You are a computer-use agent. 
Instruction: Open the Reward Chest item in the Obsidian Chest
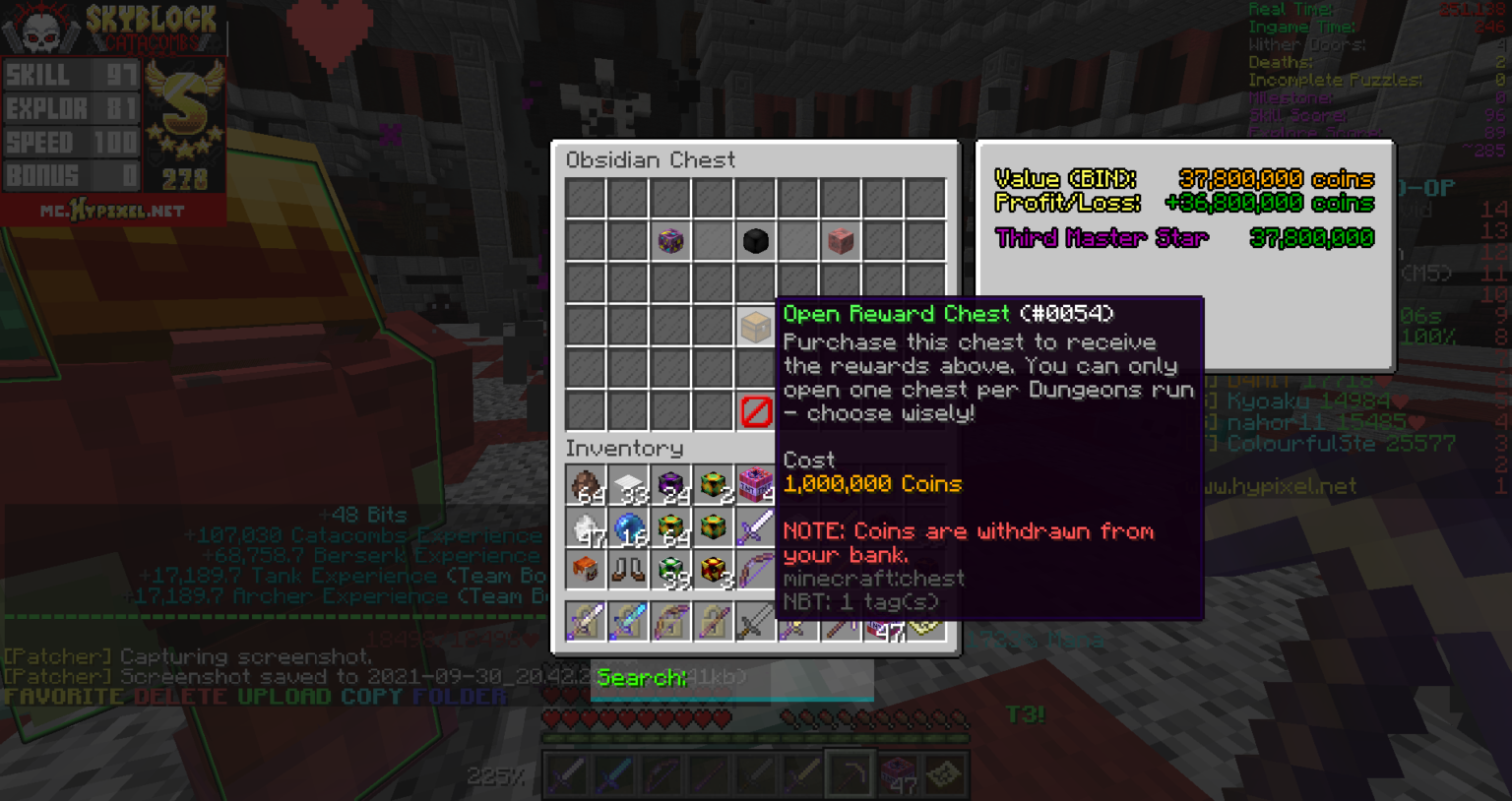(x=756, y=325)
